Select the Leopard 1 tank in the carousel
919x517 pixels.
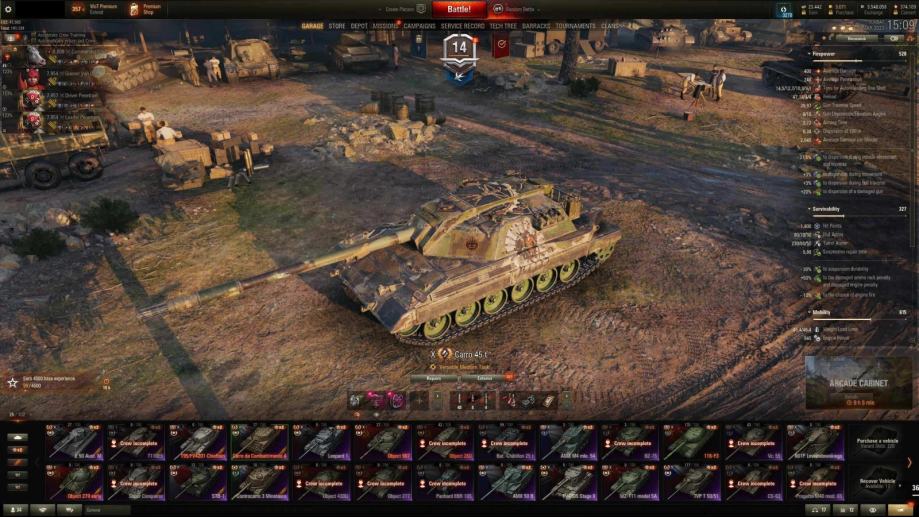click(x=321, y=442)
